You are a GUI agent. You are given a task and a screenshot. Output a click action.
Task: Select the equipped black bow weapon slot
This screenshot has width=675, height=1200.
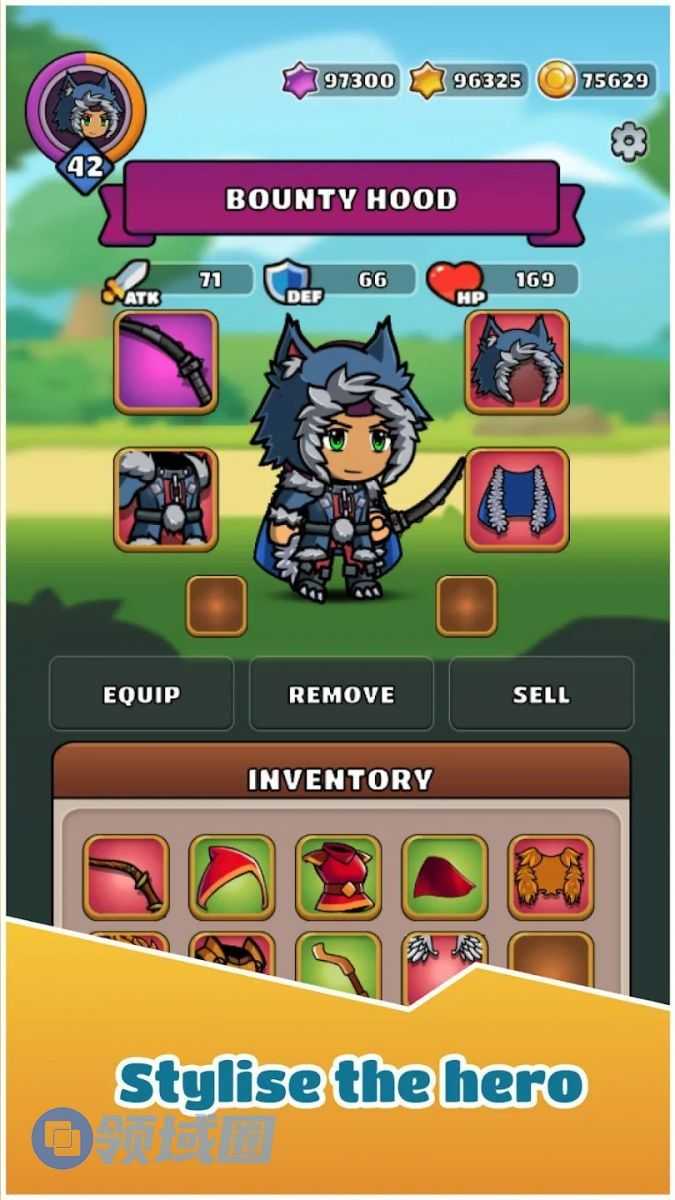(x=166, y=362)
